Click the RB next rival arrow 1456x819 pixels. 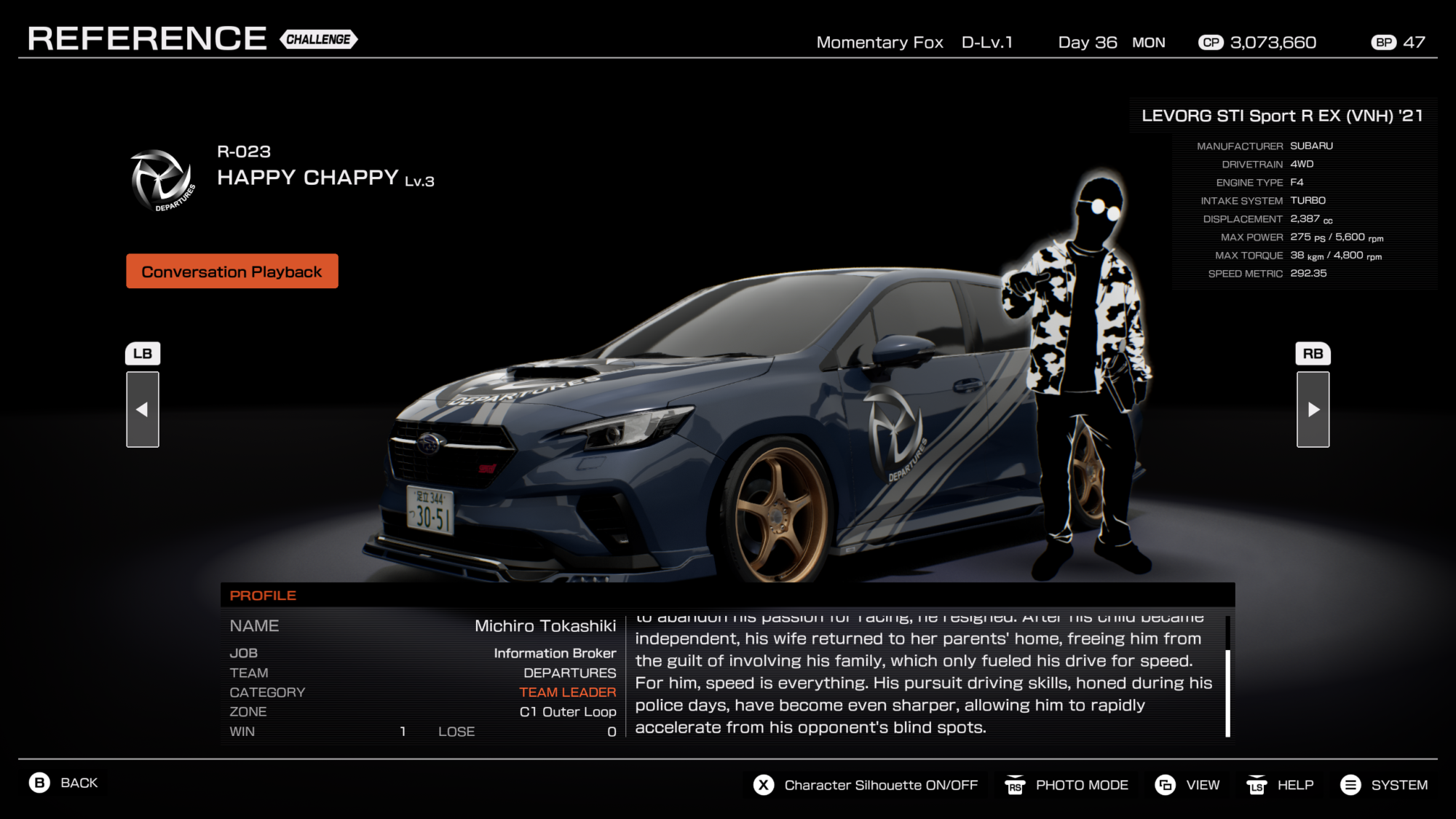(x=1313, y=353)
